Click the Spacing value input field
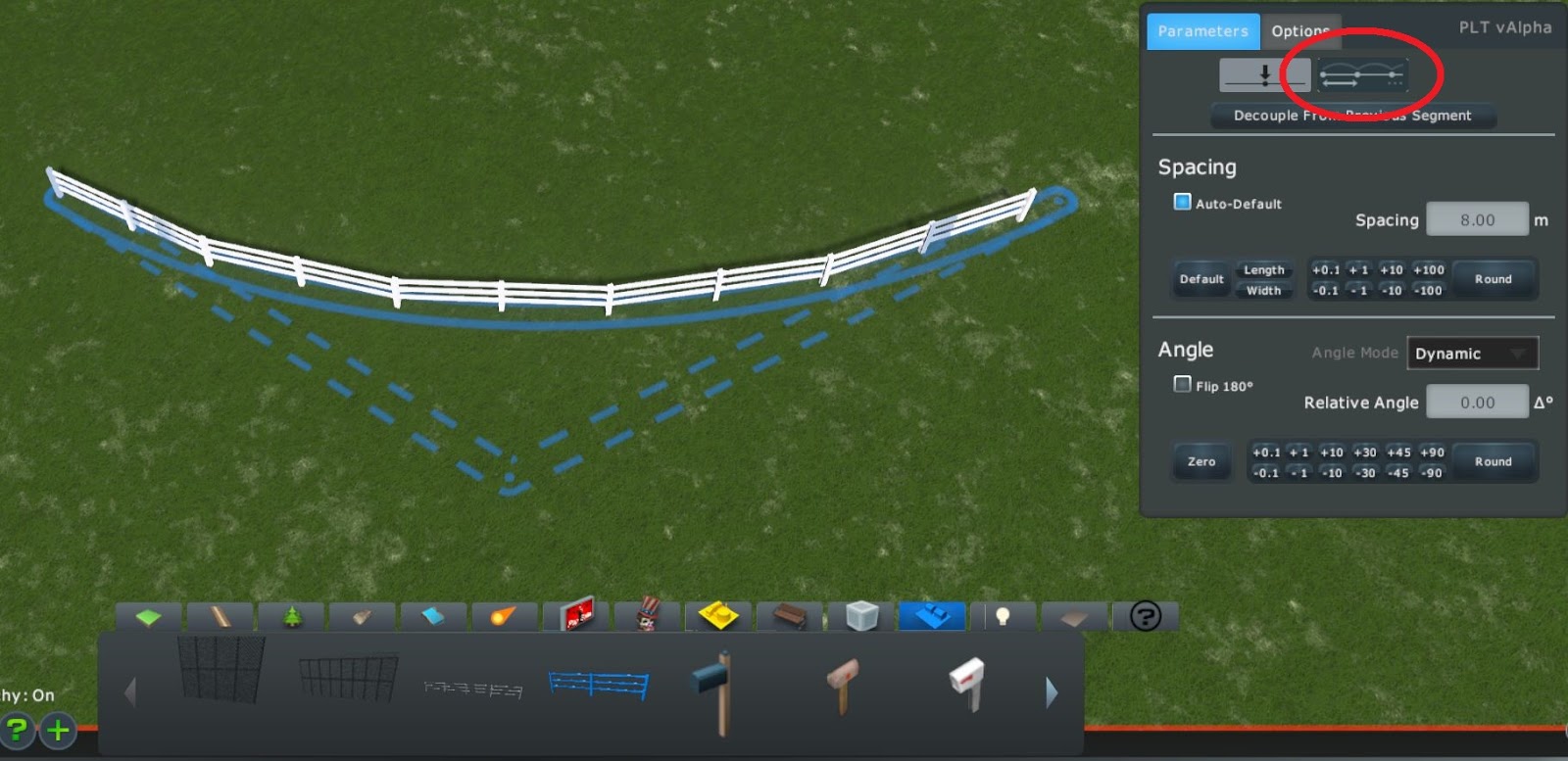 [x=1478, y=218]
